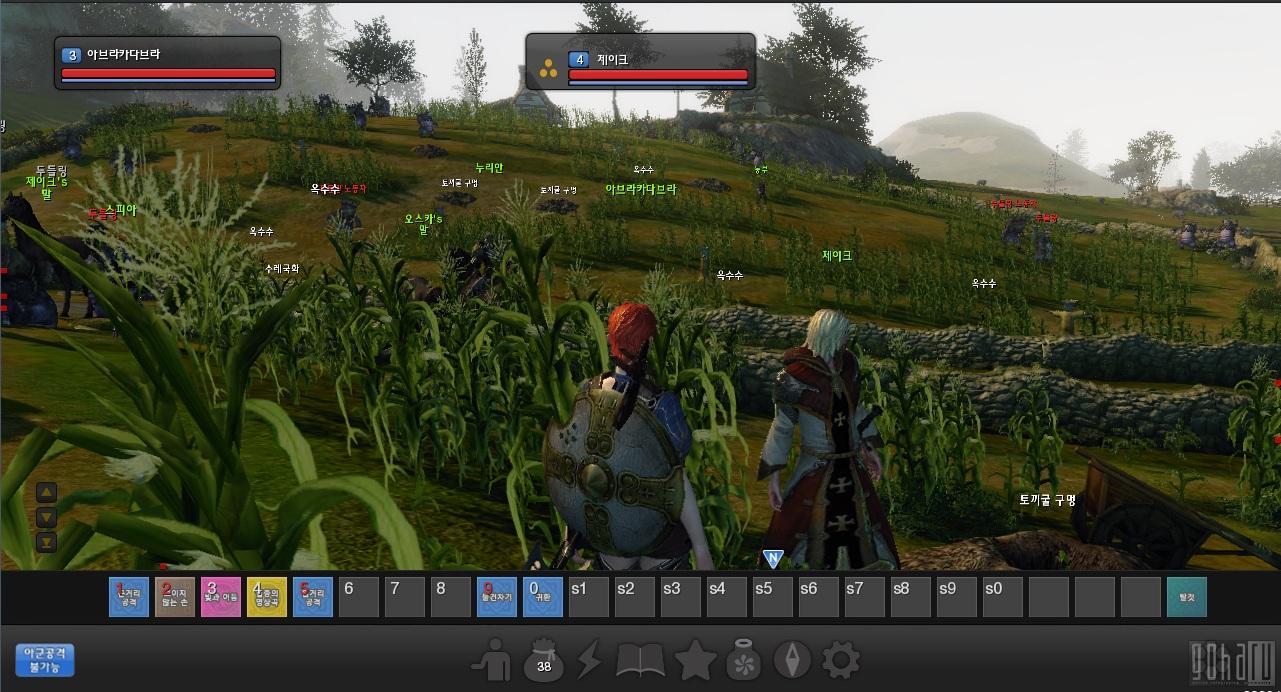This screenshot has width=1281, height=692.
Task: Open the bag inventory showing 38
Action: tap(544, 660)
